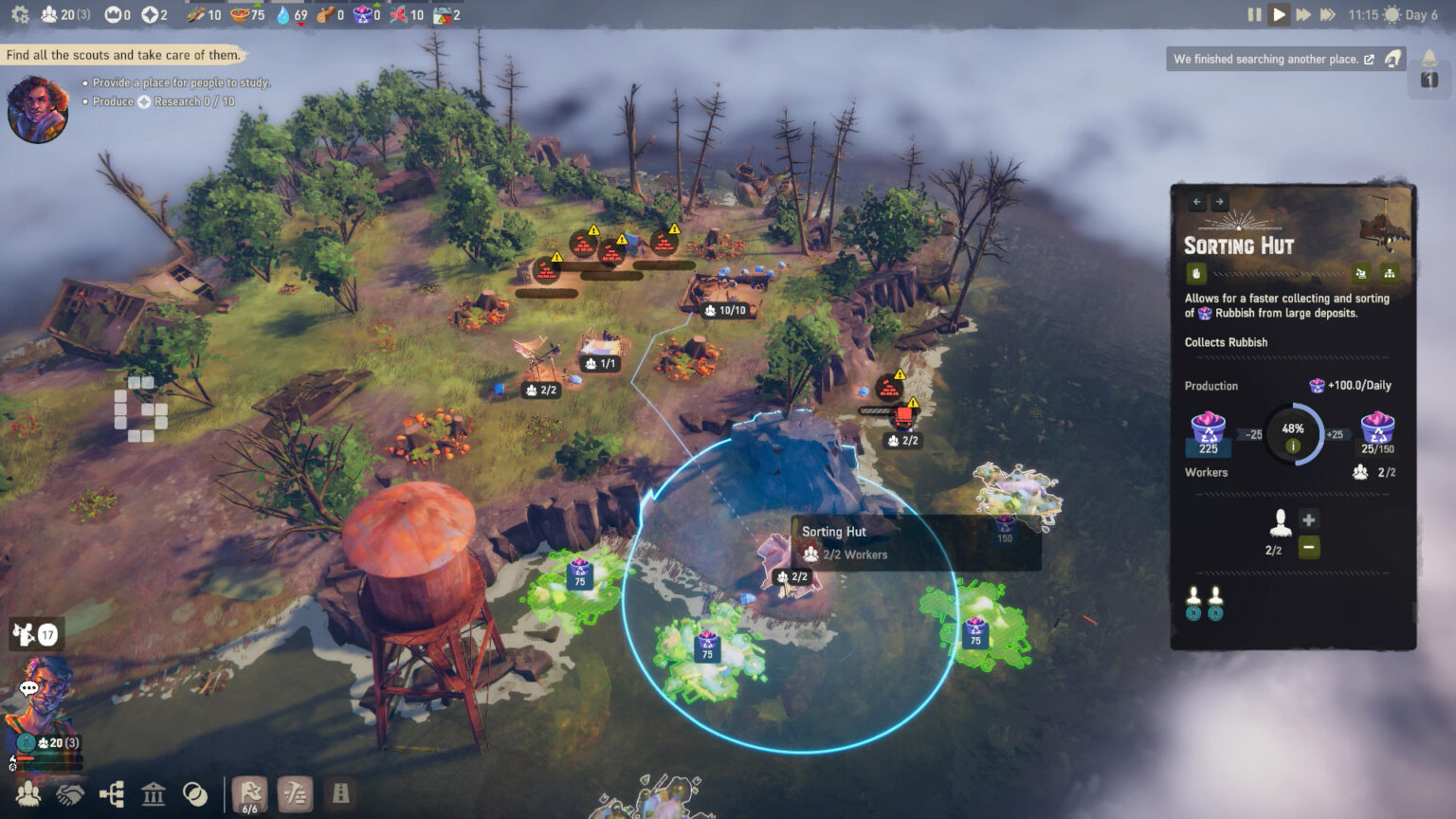Click the left arrow in the Sorting Hut panel

pos(1197,201)
